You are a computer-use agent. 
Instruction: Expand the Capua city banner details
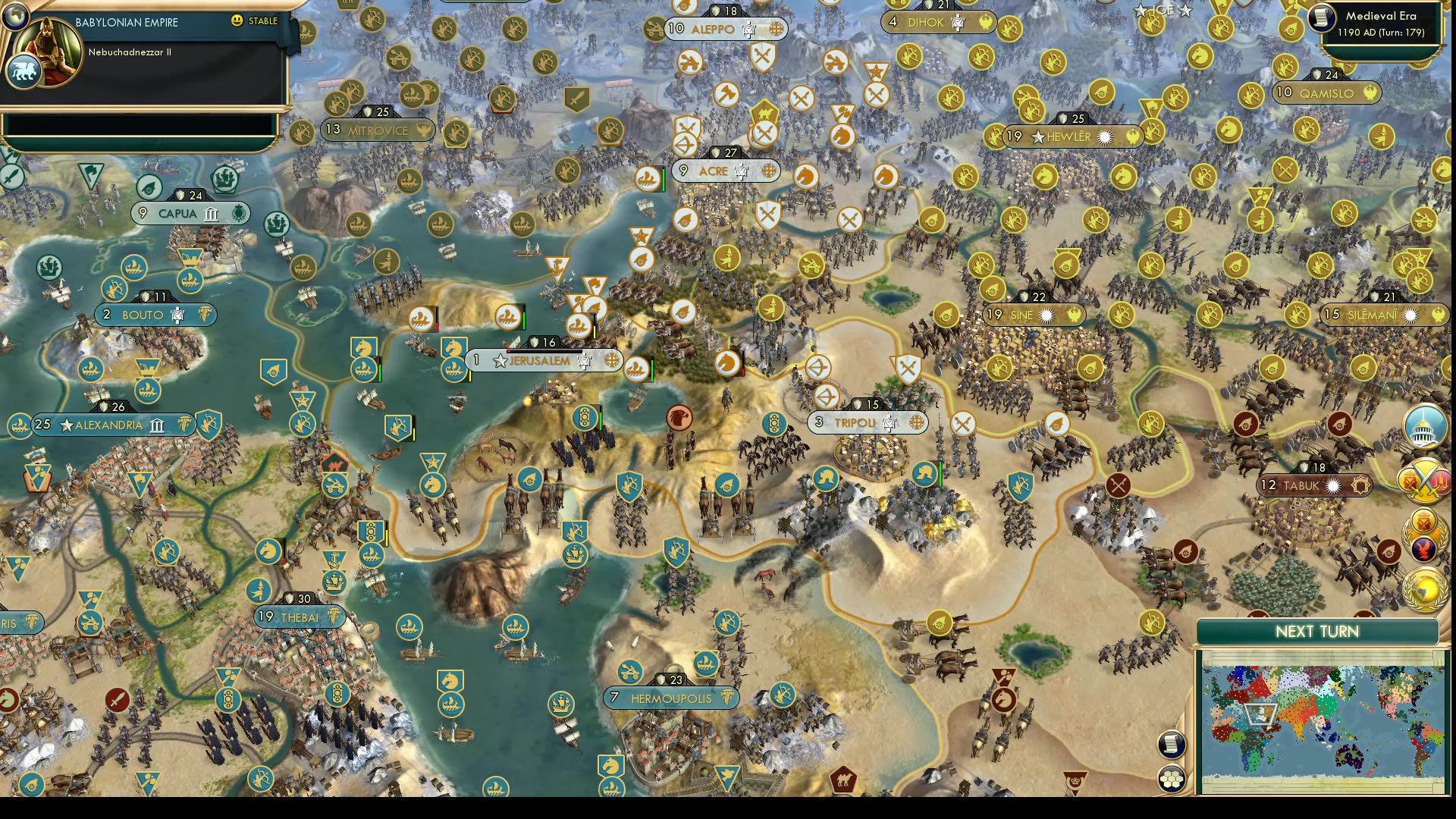[190, 214]
